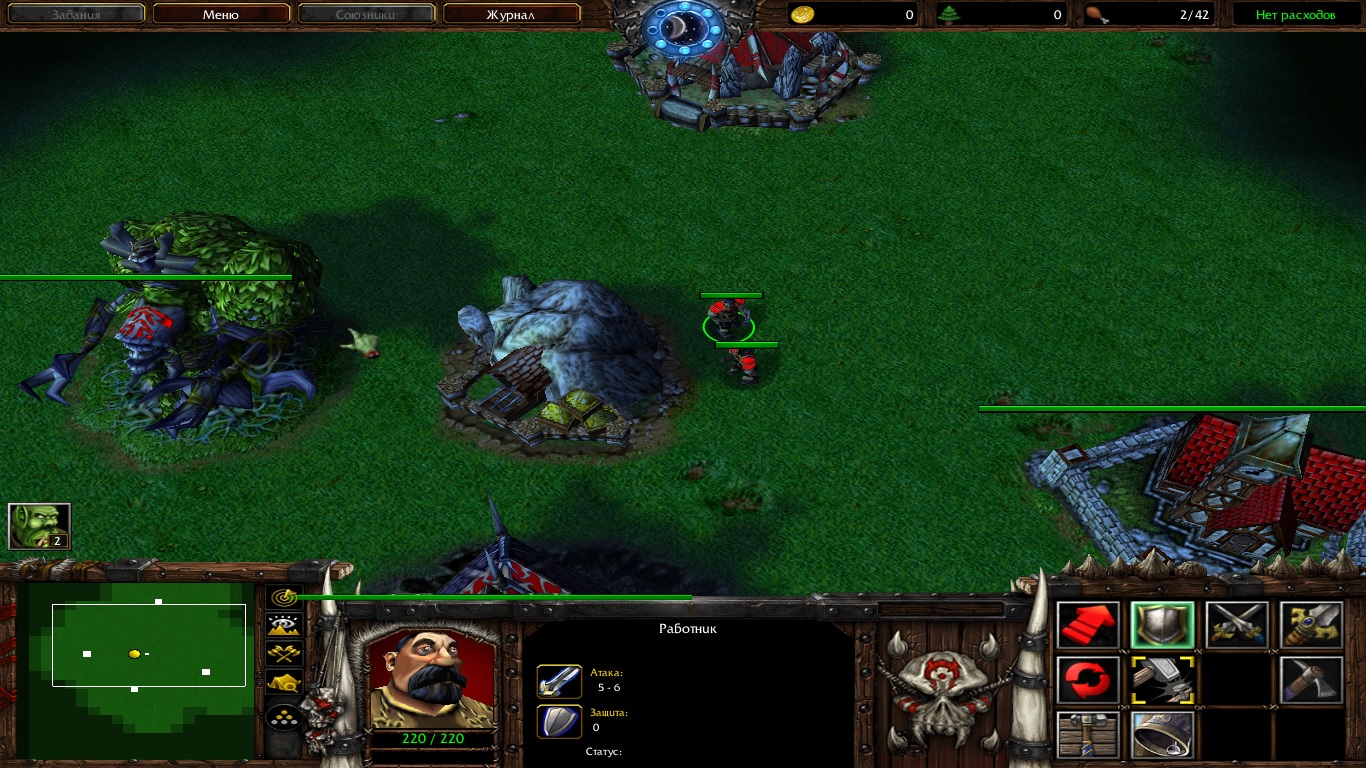Choose the pickaxe Gather command
The width and height of the screenshot is (1366, 768).
1311,680
